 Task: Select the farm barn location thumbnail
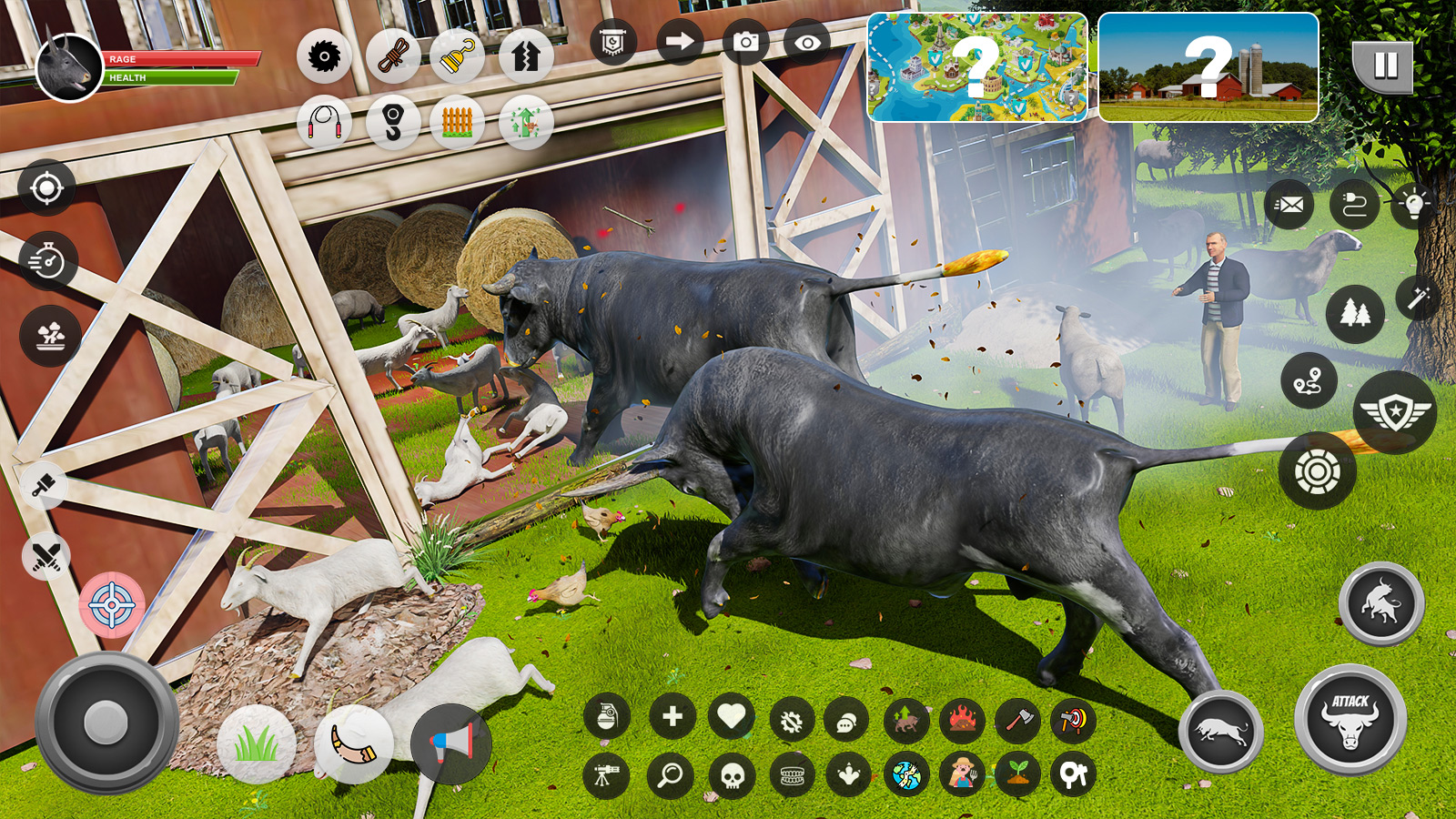coord(1208,67)
